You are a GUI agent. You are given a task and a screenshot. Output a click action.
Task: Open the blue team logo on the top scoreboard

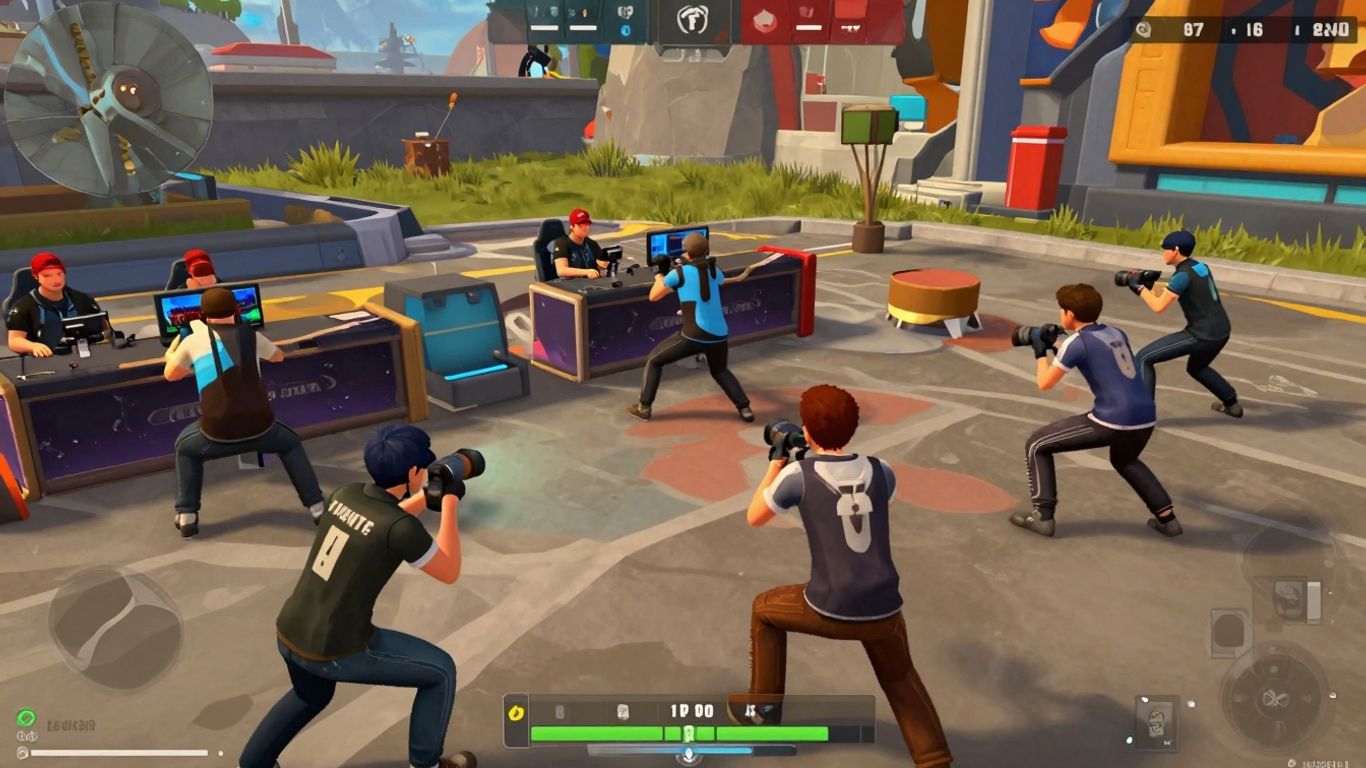(x=625, y=30)
